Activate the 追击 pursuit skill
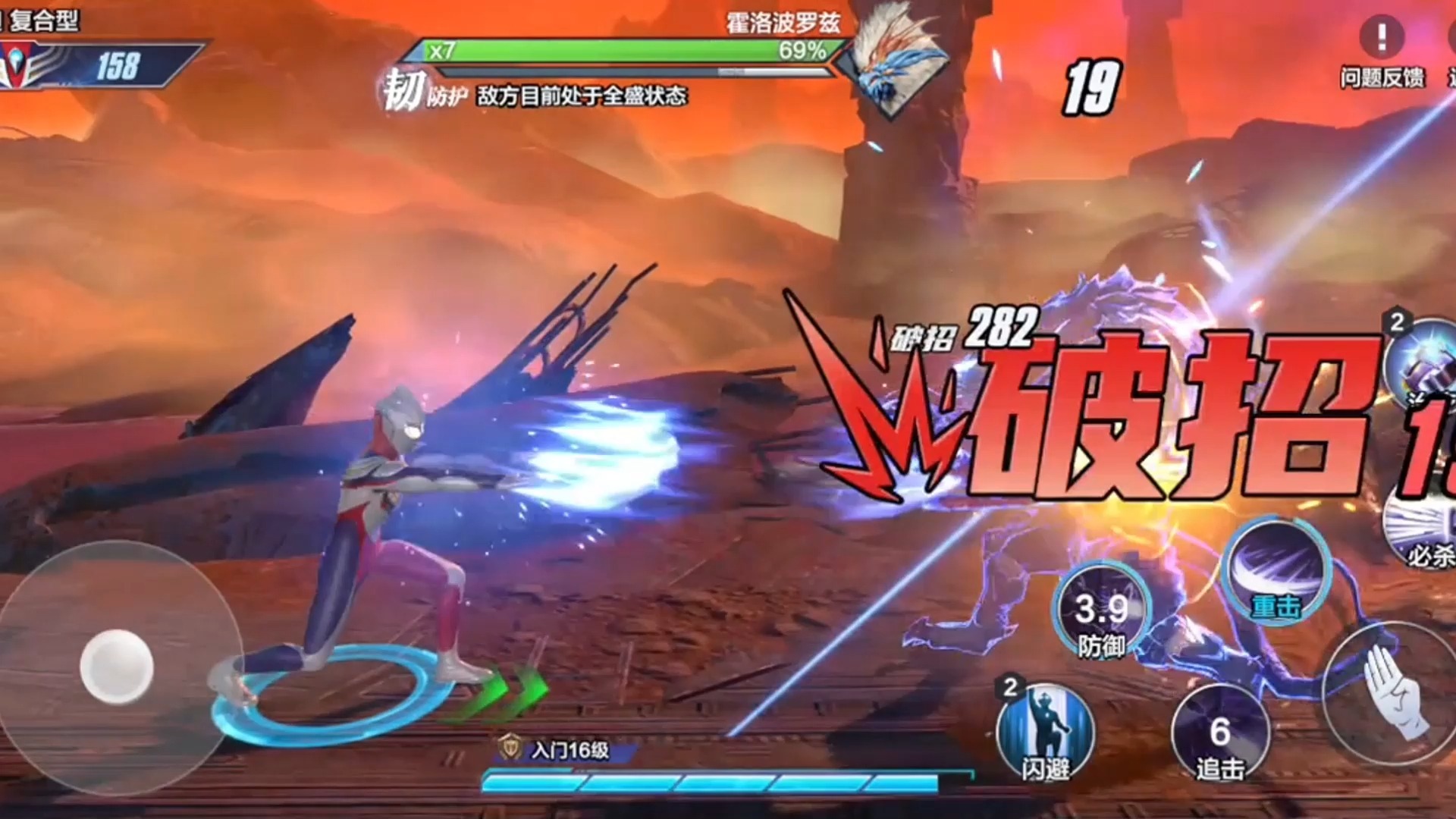This screenshot has width=1456, height=819. pyautogui.click(x=1220, y=734)
